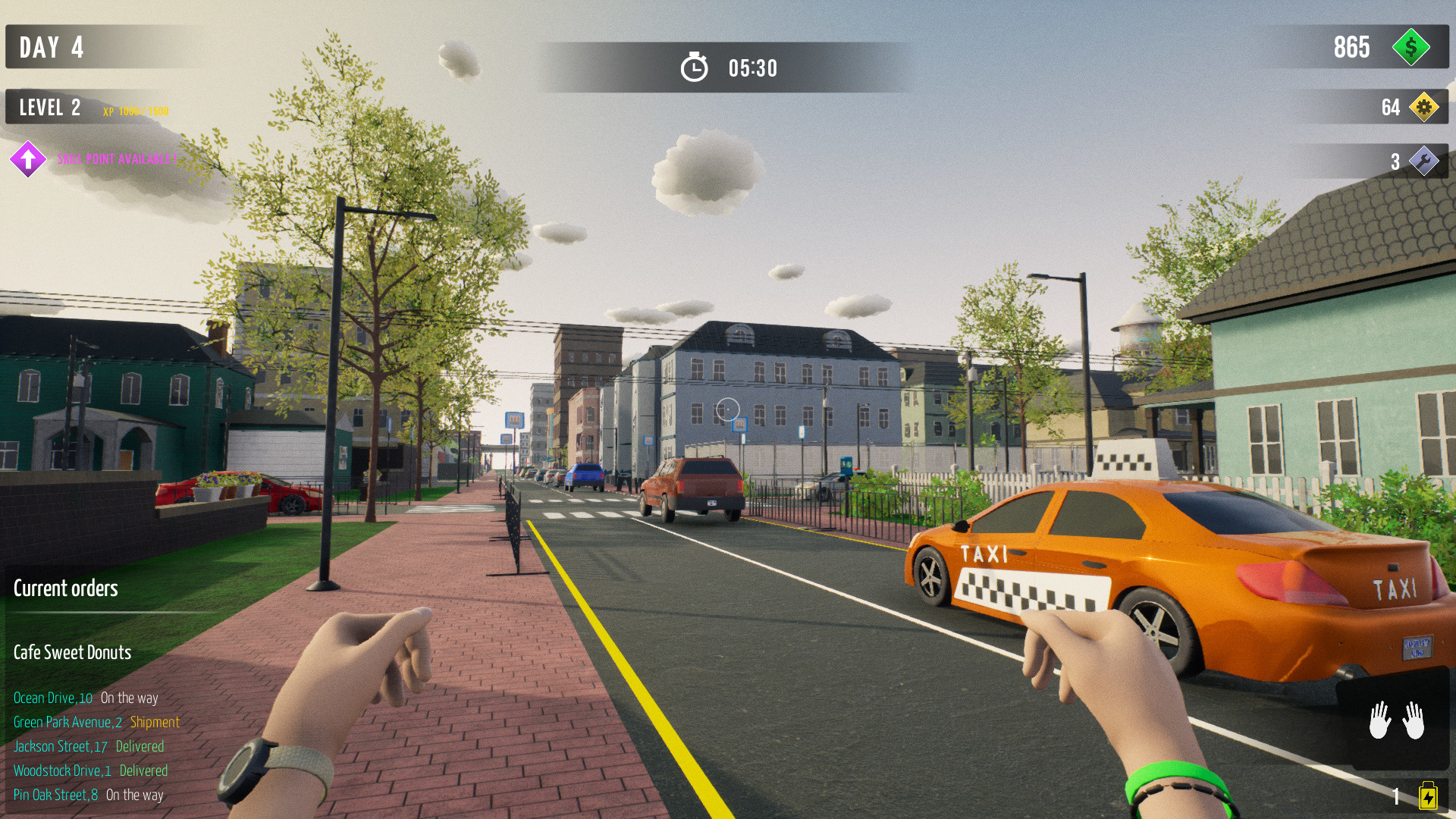The width and height of the screenshot is (1456, 819).
Task: Click the stopwatch timer icon
Action: click(x=695, y=67)
